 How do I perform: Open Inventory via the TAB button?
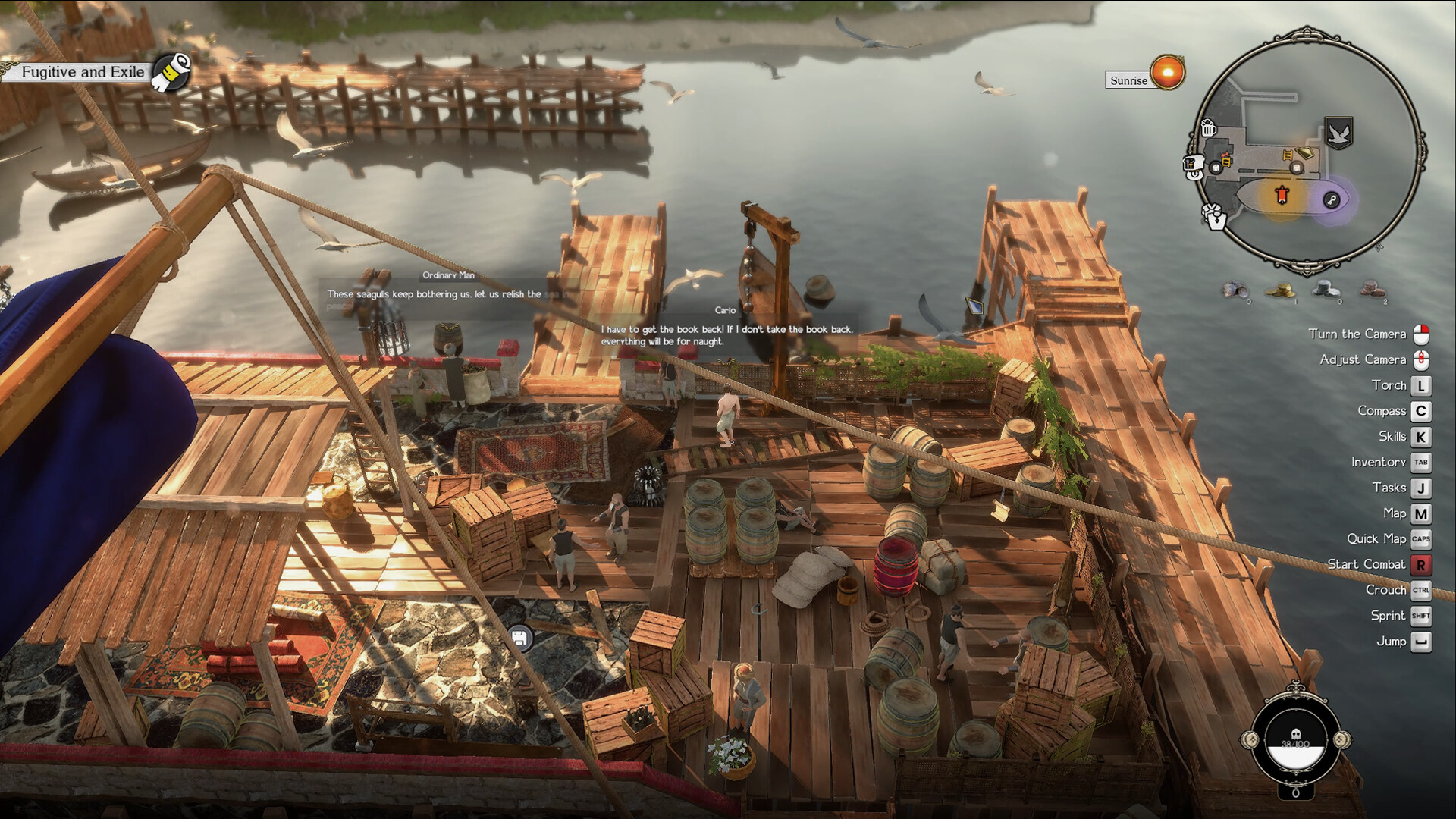[1421, 462]
